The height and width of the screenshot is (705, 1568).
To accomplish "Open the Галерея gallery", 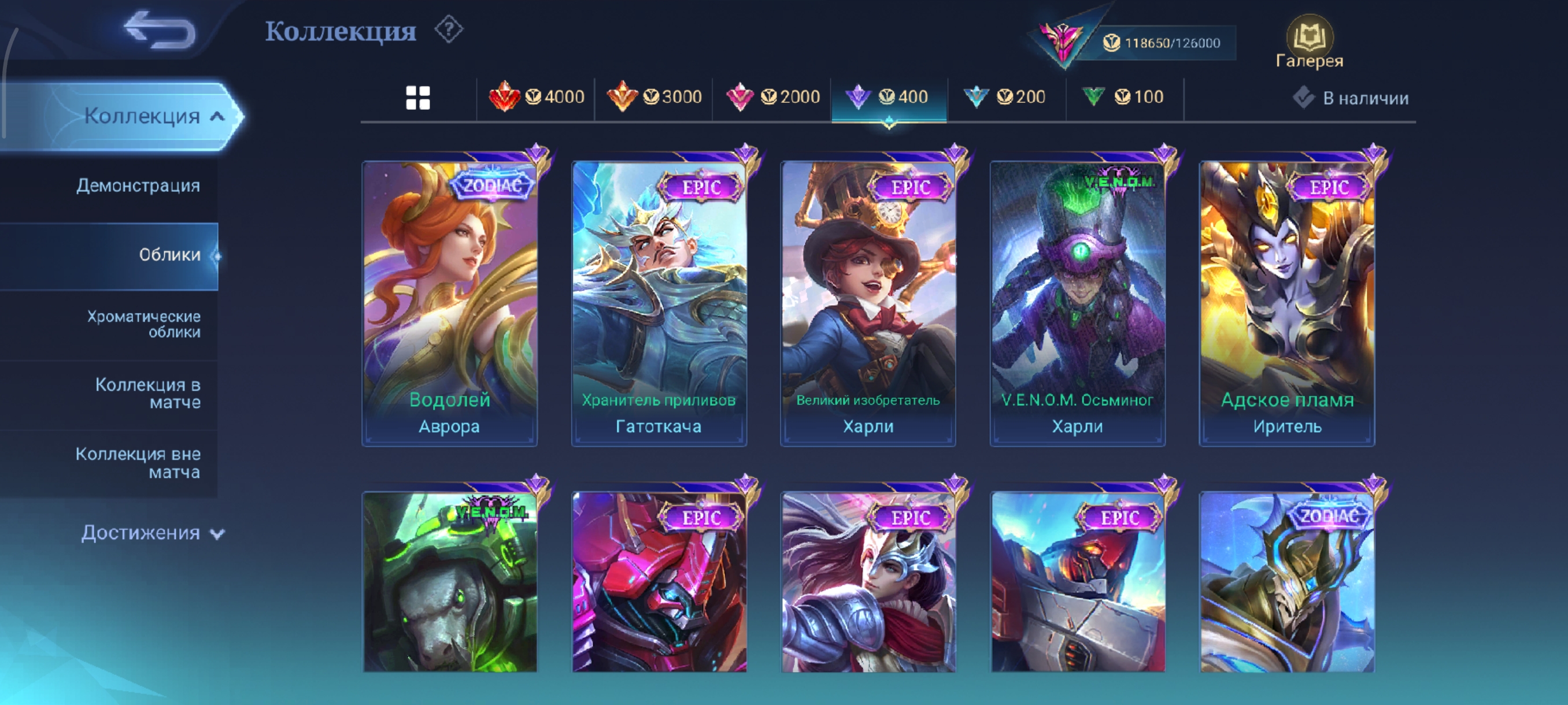I will point(1310,43).
